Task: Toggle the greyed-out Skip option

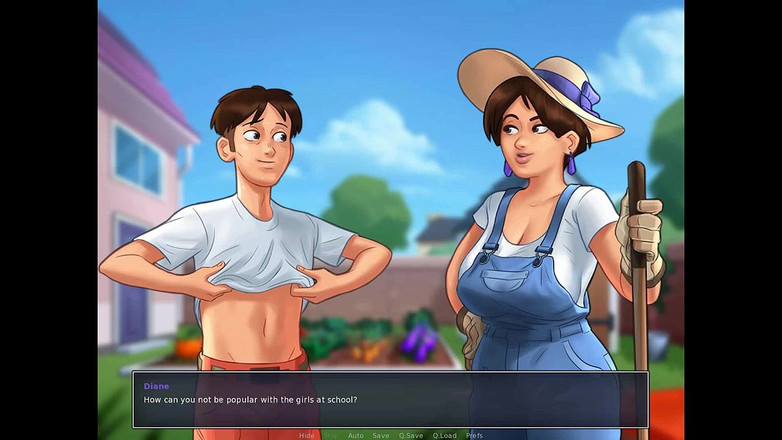Action: (331, 436)
